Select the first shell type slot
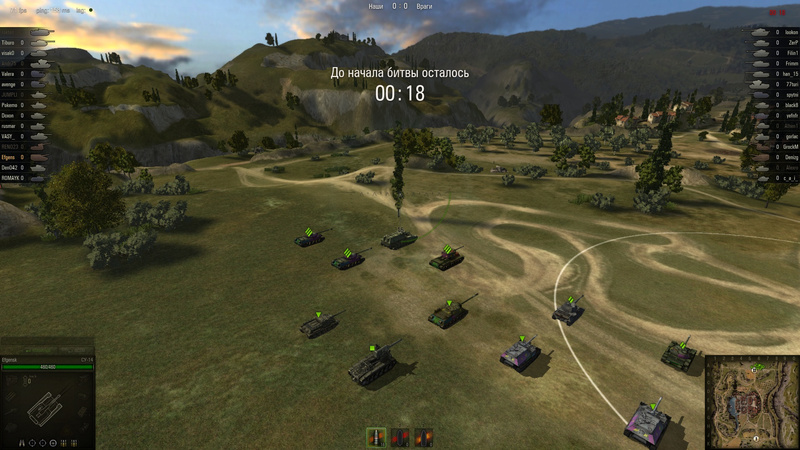 tap(377, 437)
